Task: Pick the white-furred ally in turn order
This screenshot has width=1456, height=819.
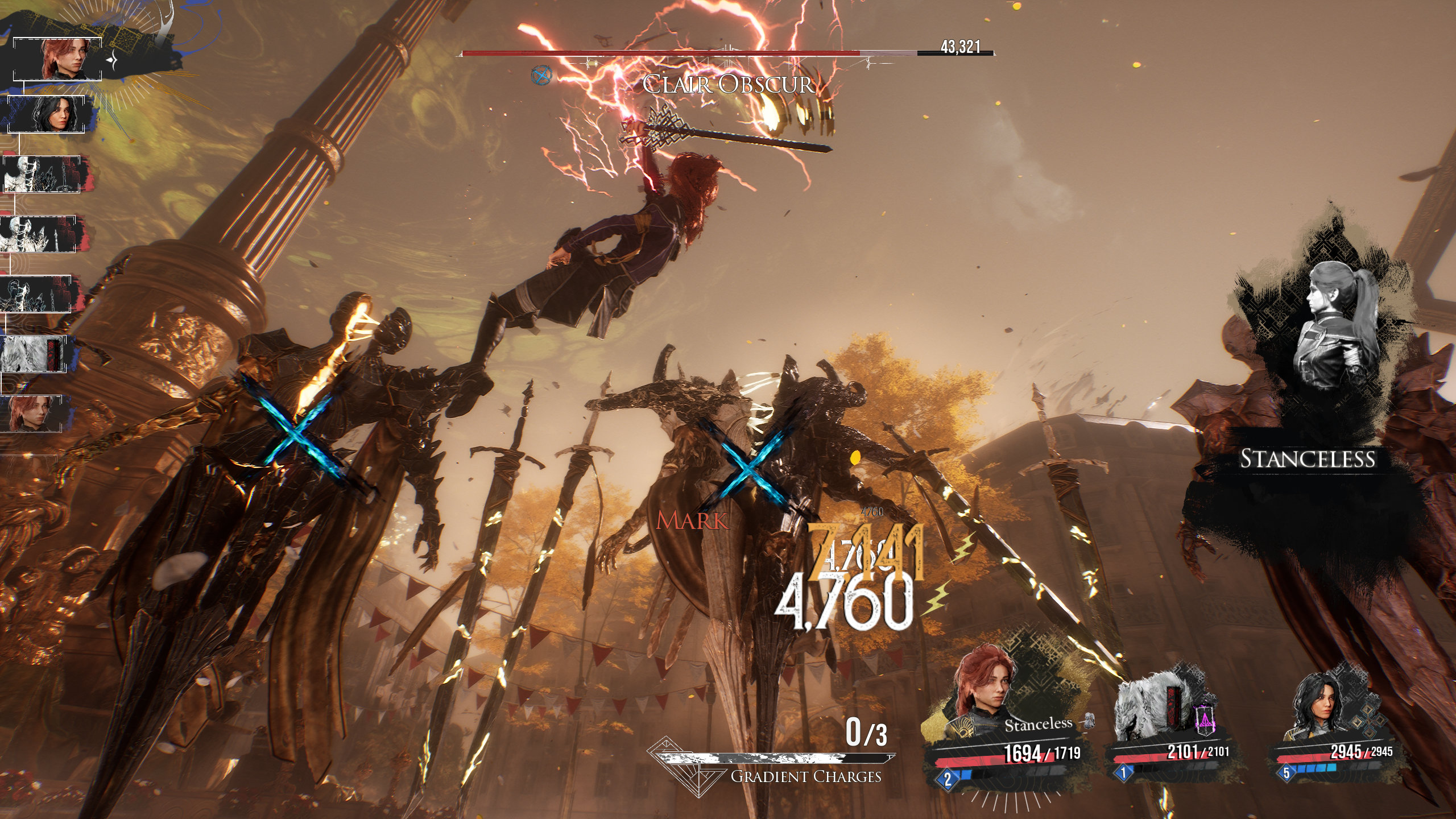Action: click(x=33, y=354)
